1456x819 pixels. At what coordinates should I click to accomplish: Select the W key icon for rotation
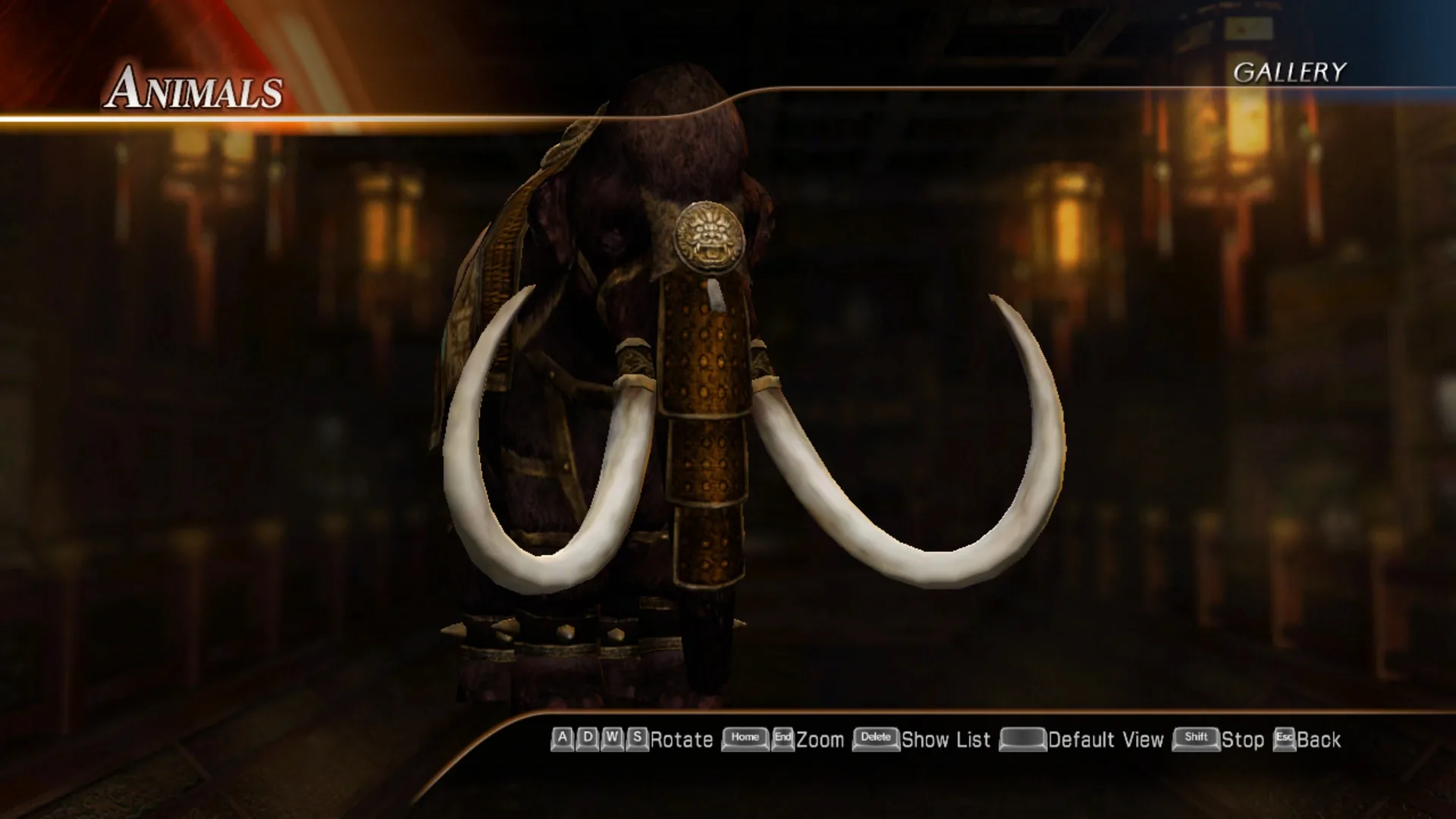[613, 738]
